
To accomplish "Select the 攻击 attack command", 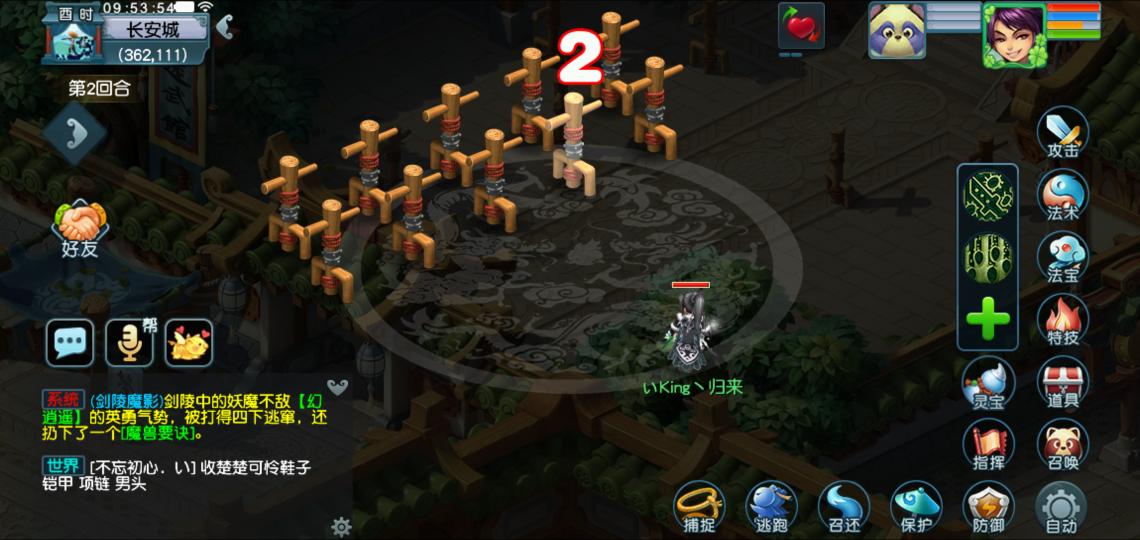I will pyautogui.click(x=1062, y=132).
